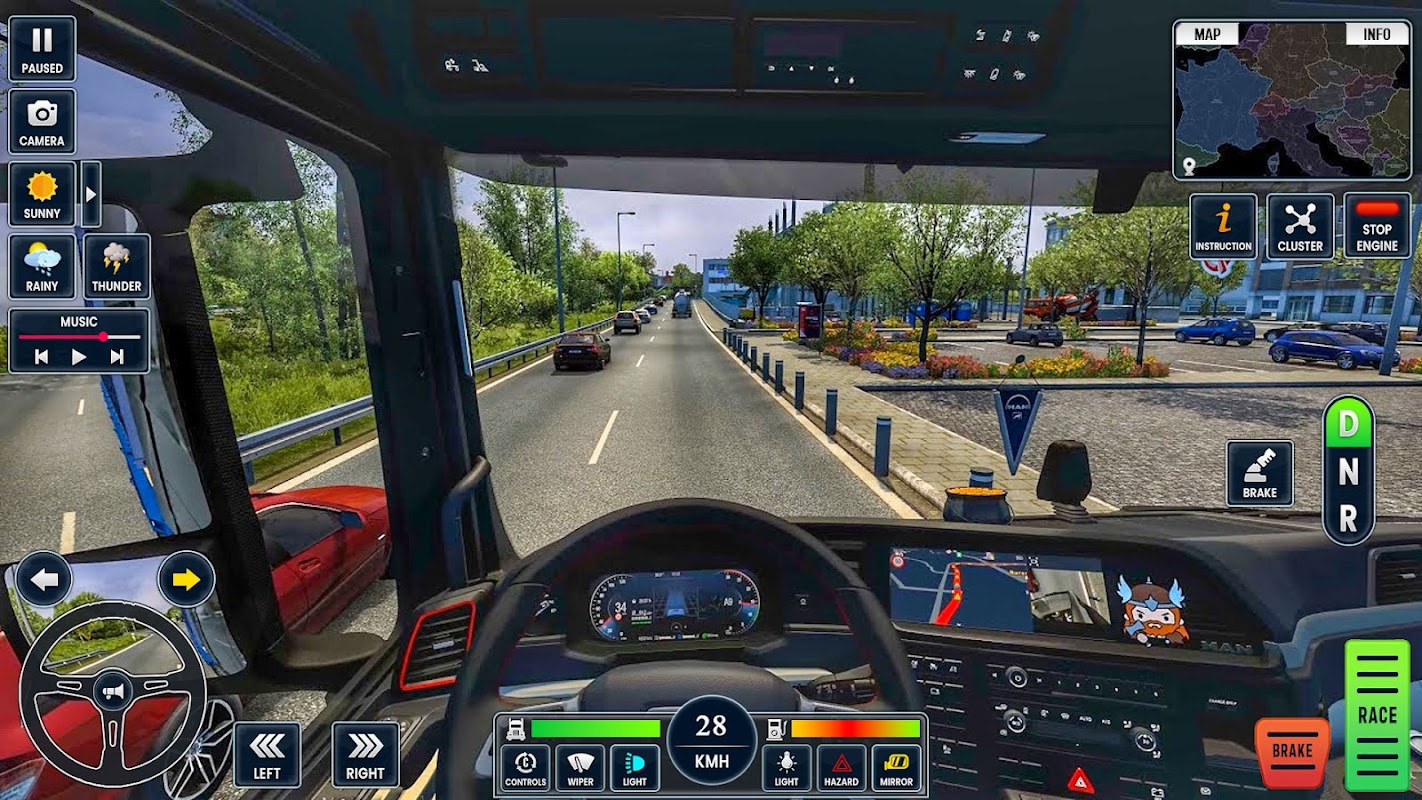Turn on the Hazard lights

click(x=841, y=768)
